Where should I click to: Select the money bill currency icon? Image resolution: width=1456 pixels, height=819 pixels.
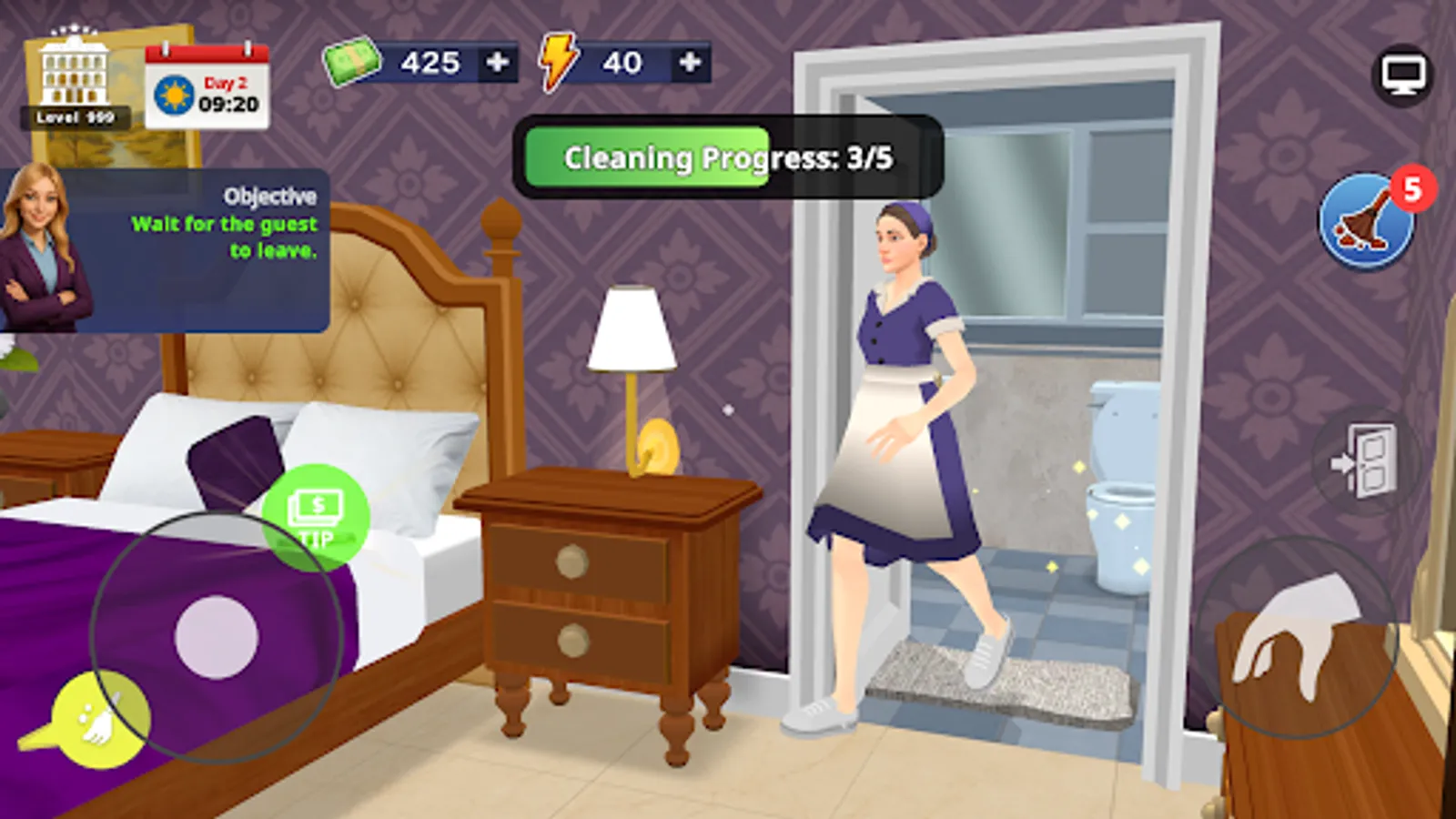coord(350,62)
